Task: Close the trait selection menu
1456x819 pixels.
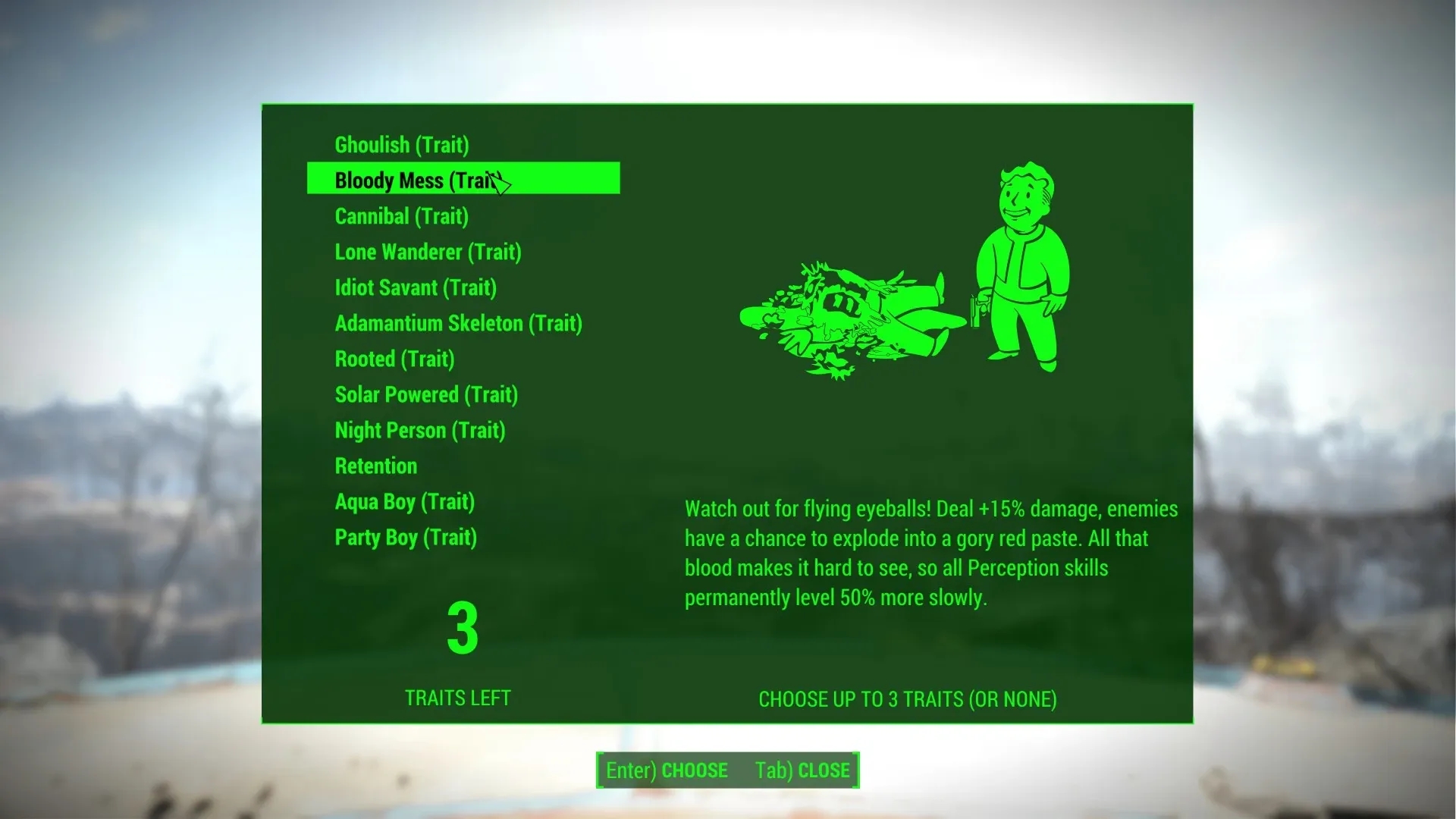Action: (x=802, y=770)
